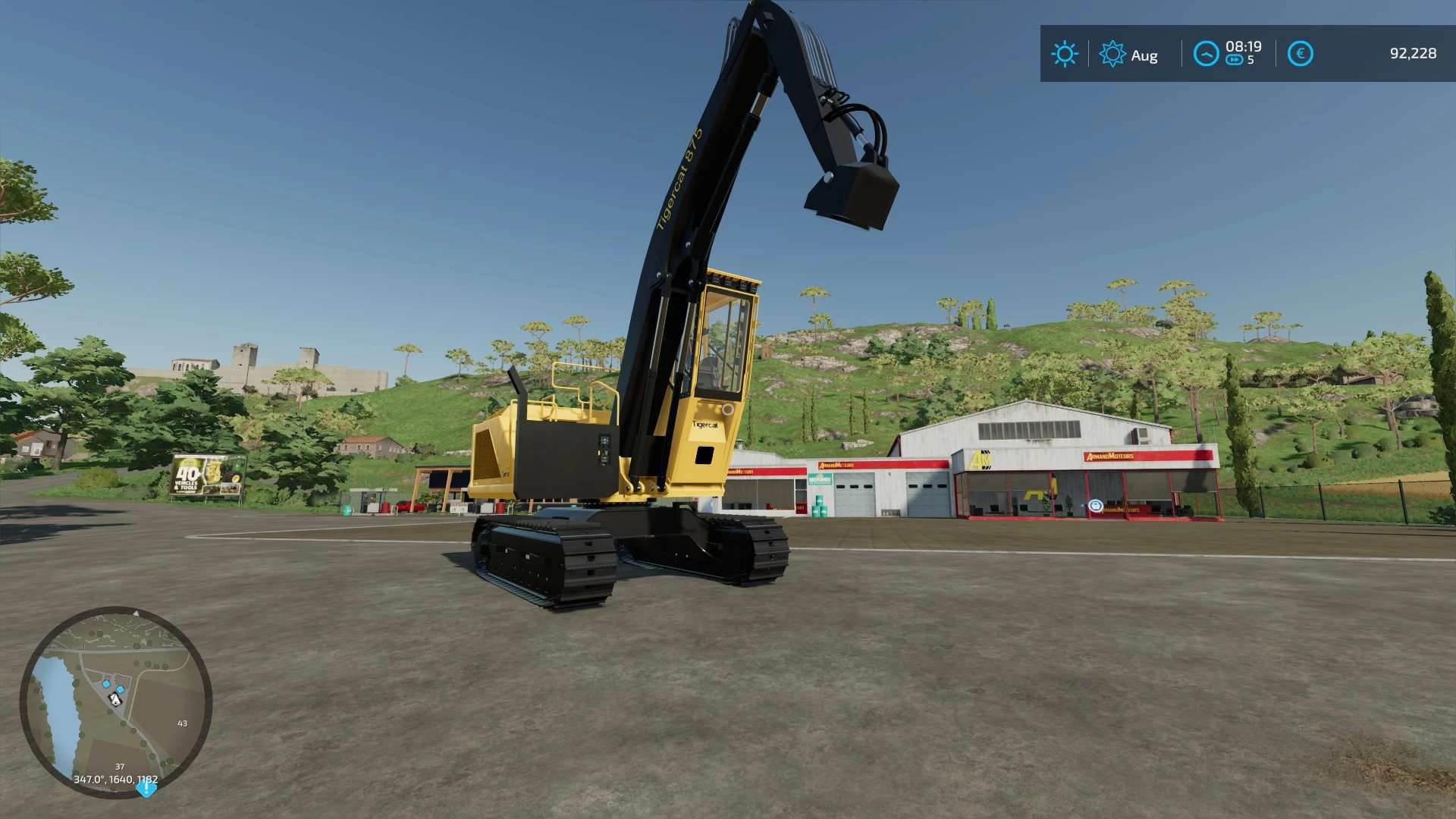Screen dimensions: 1456x819
Task: Click the Euro currency circle icon
Action: point(1301,52)
